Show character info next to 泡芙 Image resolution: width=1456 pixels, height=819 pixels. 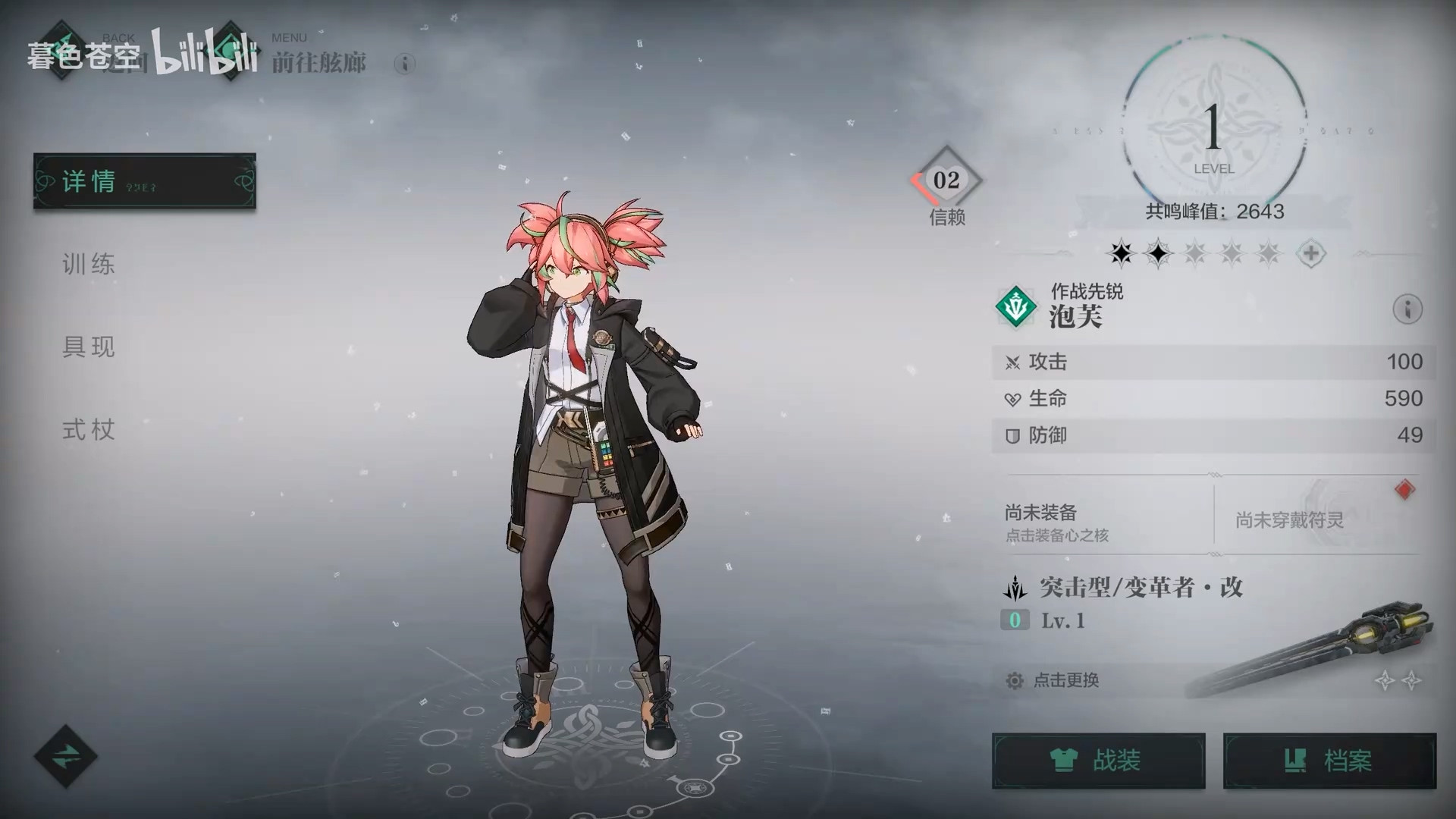1407,309
